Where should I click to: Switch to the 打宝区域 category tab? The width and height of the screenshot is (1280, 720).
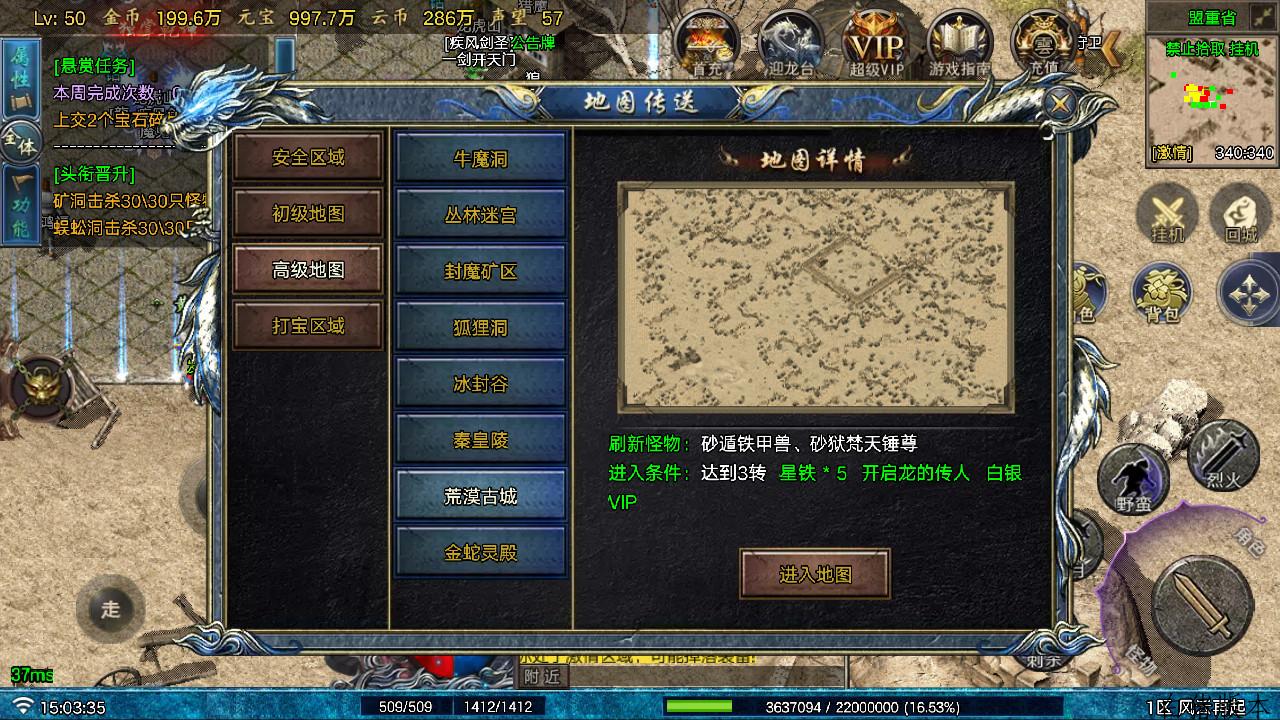click(x=308, y=325)
